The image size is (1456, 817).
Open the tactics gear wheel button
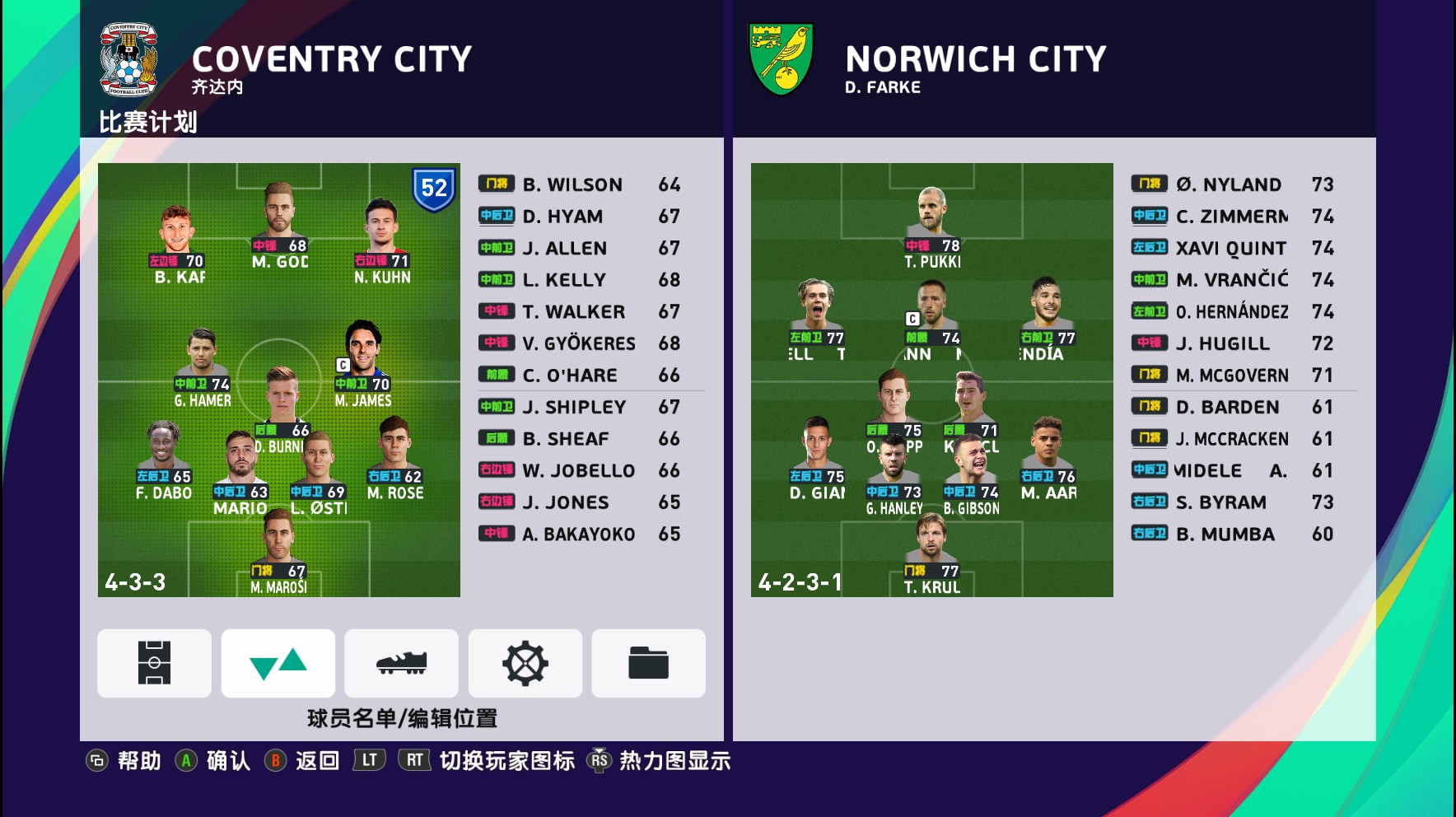(525, 663)
